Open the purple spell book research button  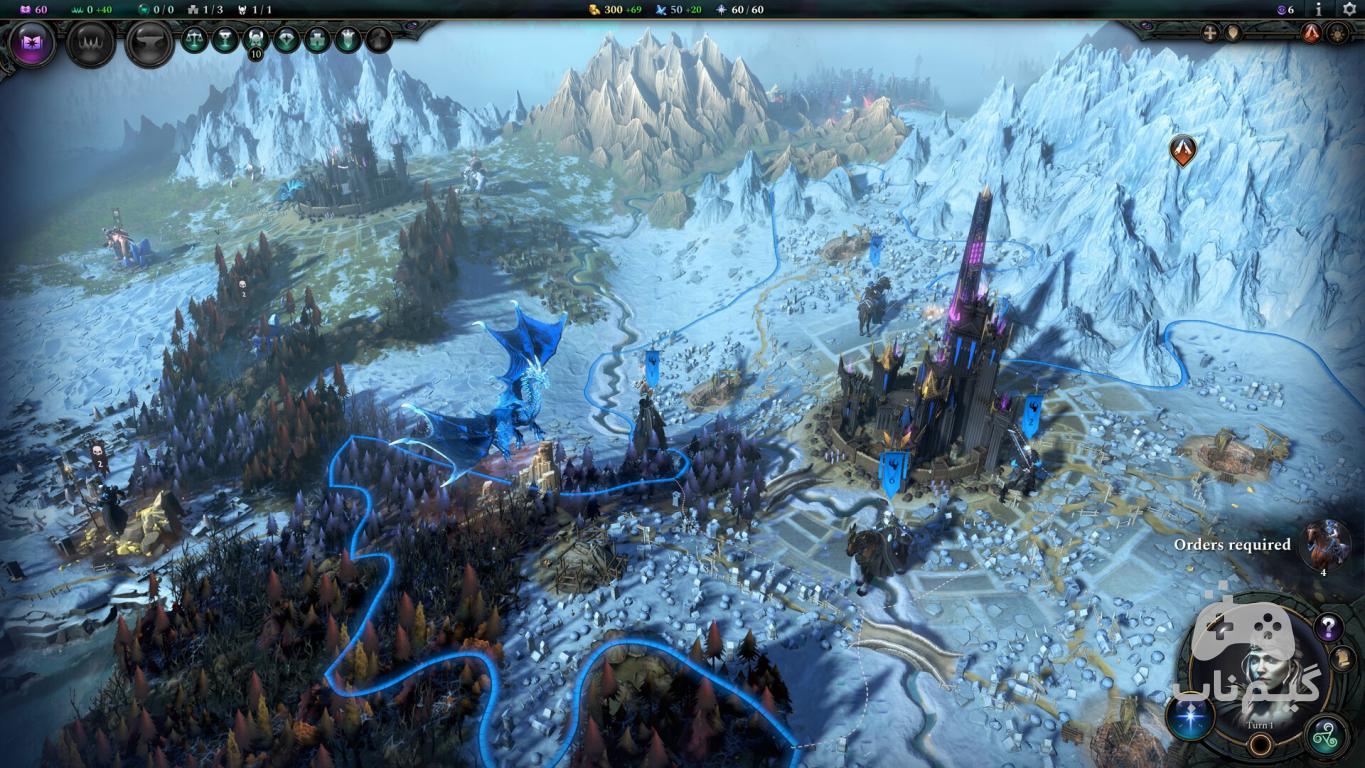31,44
